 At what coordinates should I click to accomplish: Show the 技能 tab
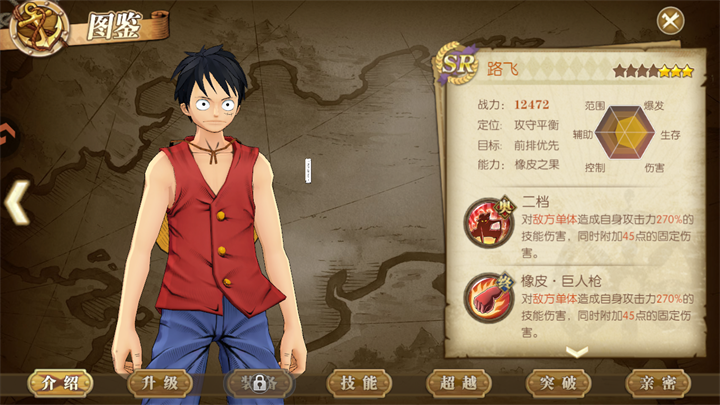coord(359,383)
